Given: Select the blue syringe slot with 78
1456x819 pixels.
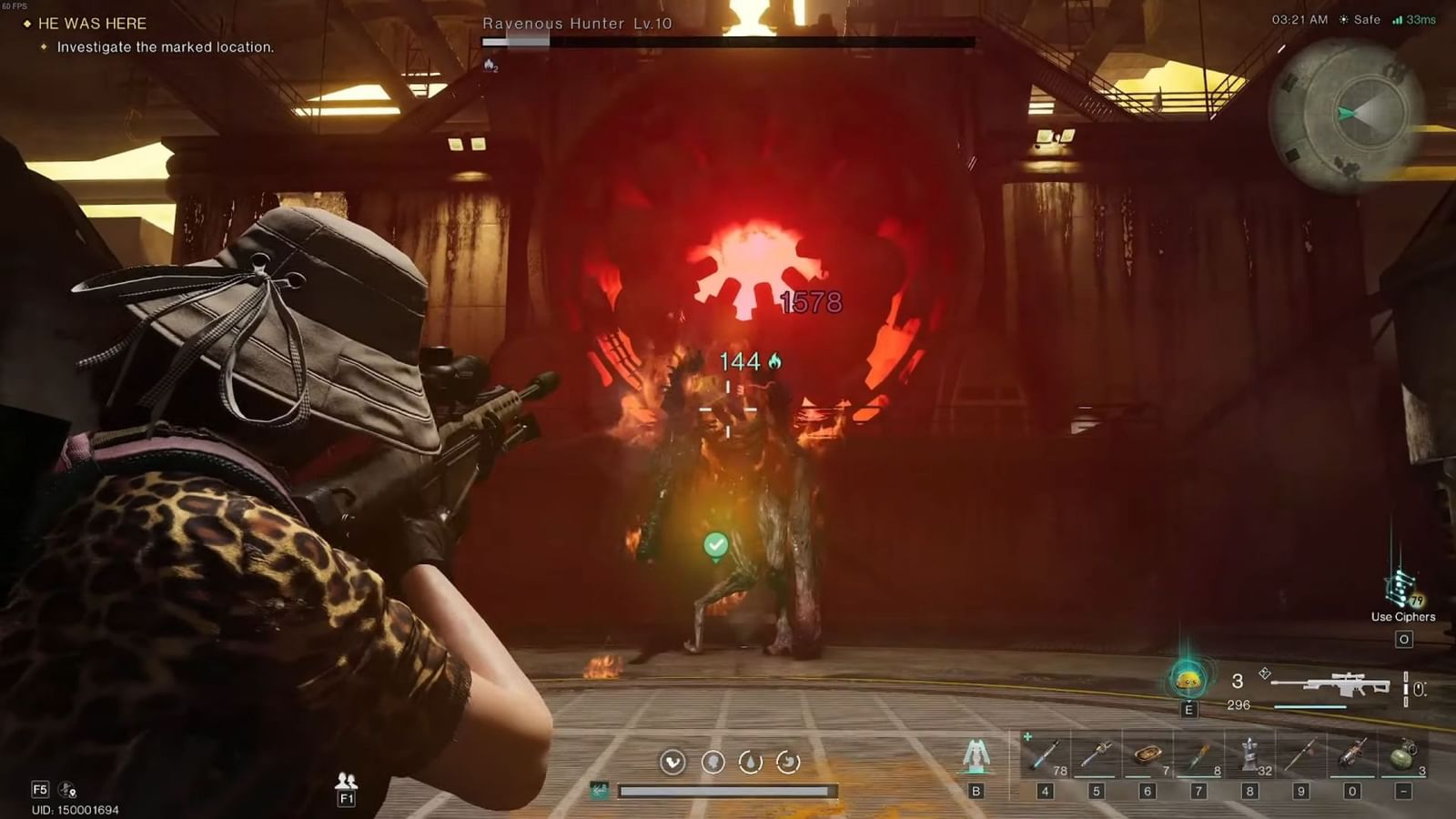Looking at the screenshot, I should click(x=1045, y=755).
